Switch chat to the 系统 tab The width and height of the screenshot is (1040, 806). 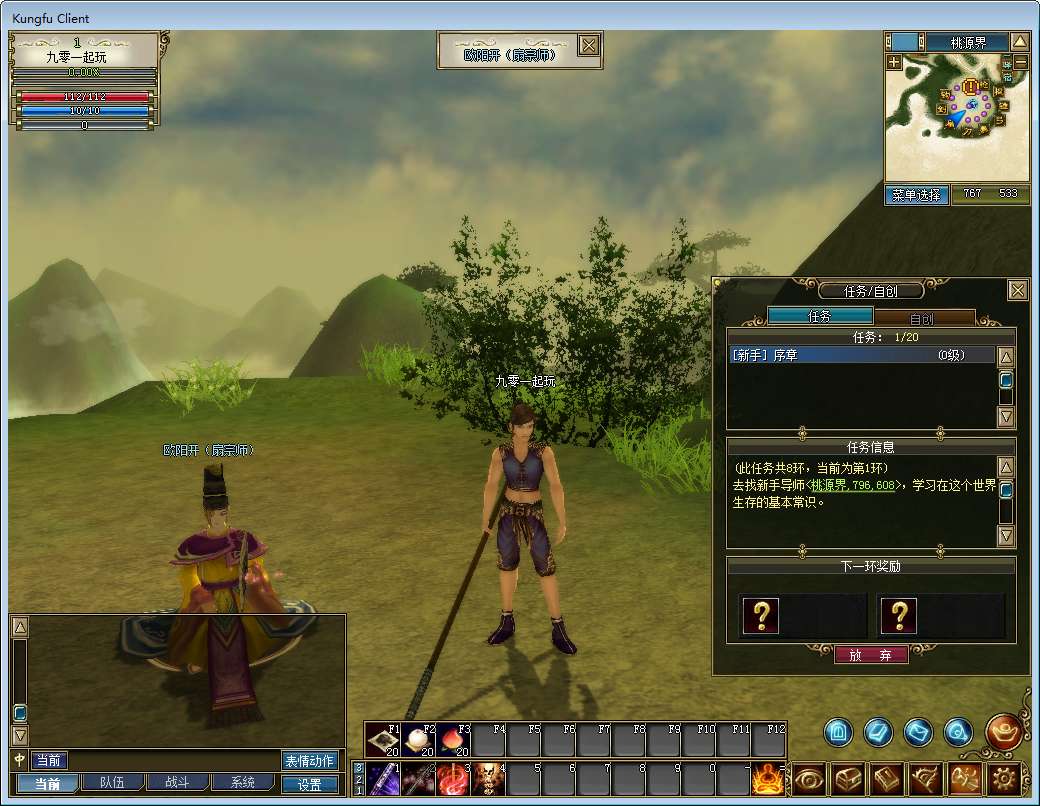pos(241,783)
